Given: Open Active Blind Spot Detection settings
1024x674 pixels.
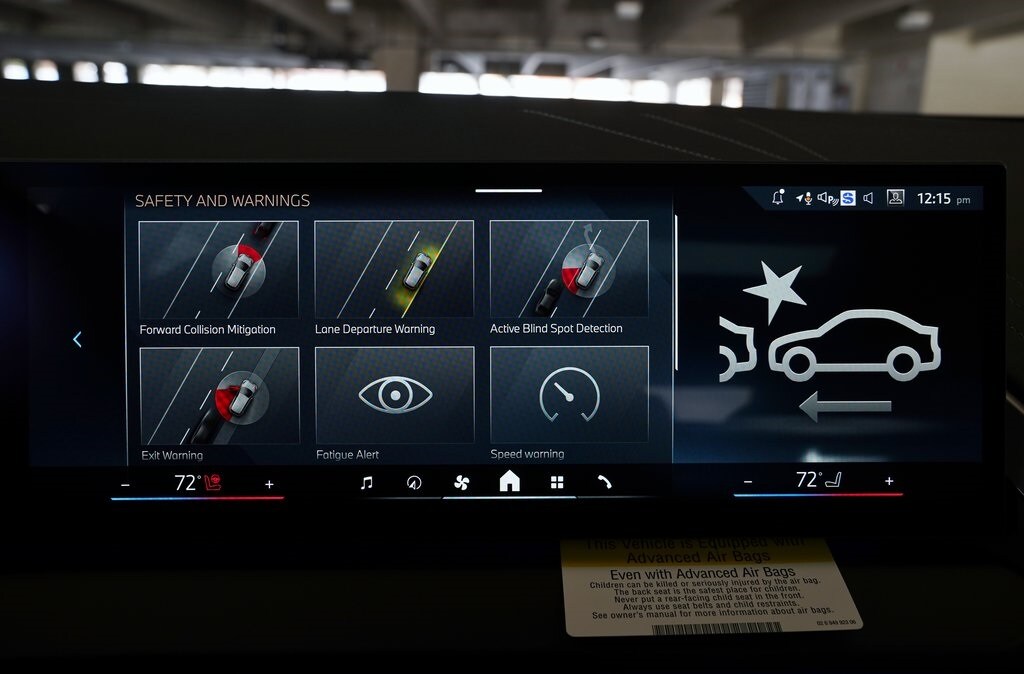Looking at the screenshot, I should tap(569, 270).
